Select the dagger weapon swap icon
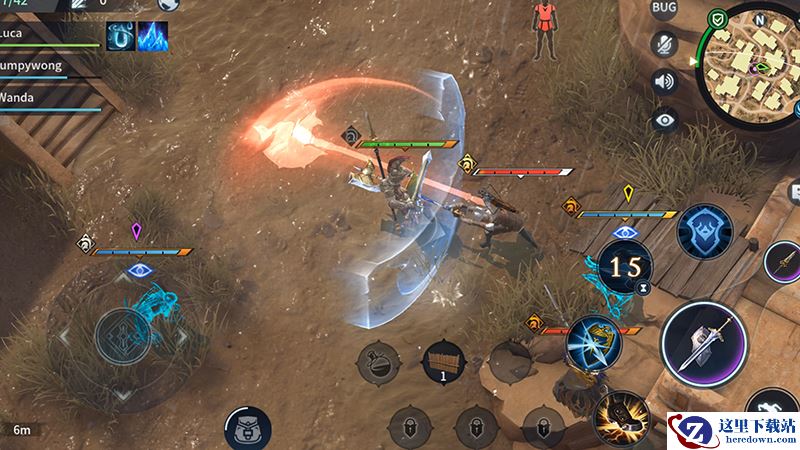This screenshot has width=800, height=450. click(x=784, y=261)
